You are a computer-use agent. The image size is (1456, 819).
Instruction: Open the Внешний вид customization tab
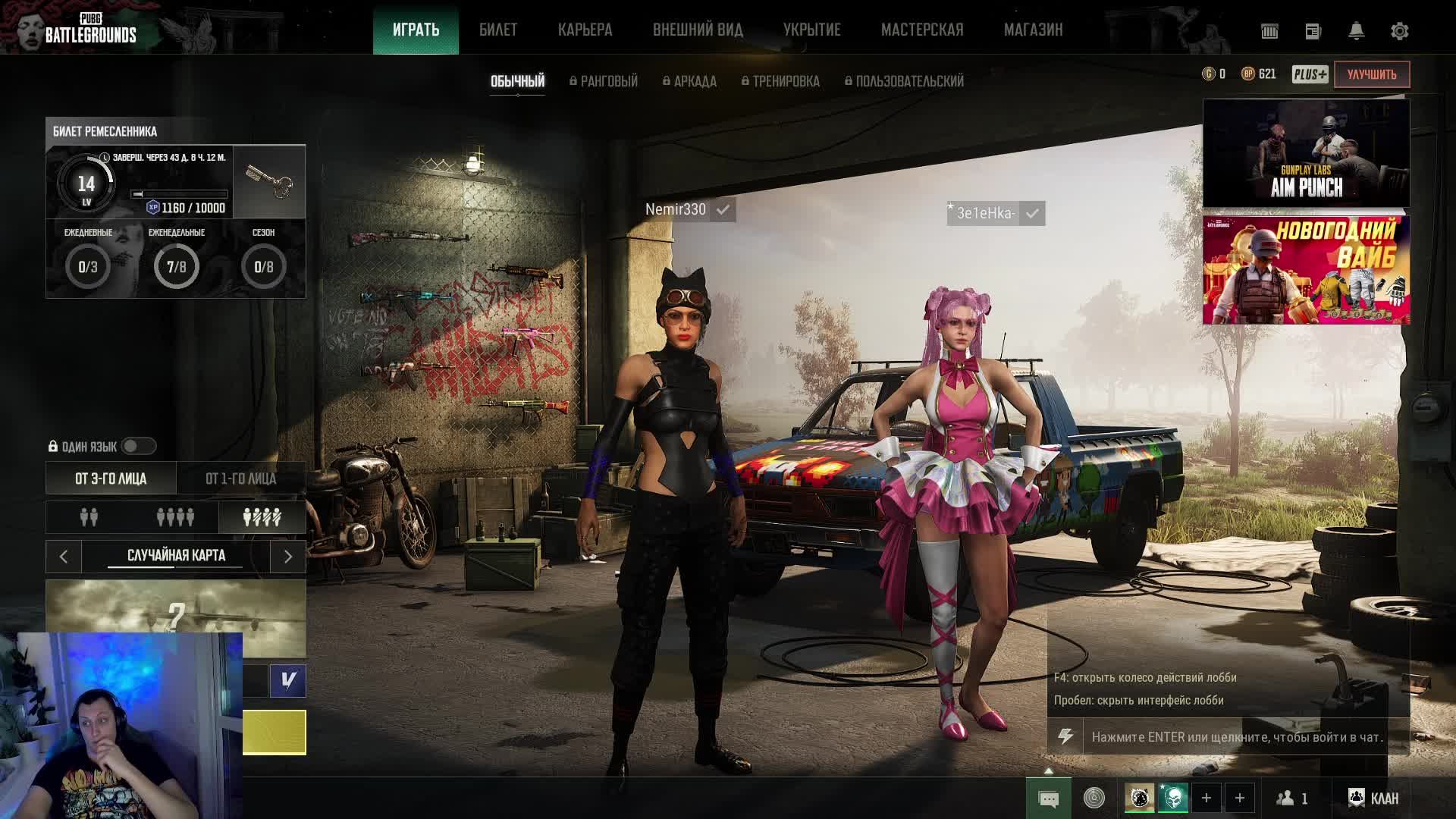(x=698, y=30)
